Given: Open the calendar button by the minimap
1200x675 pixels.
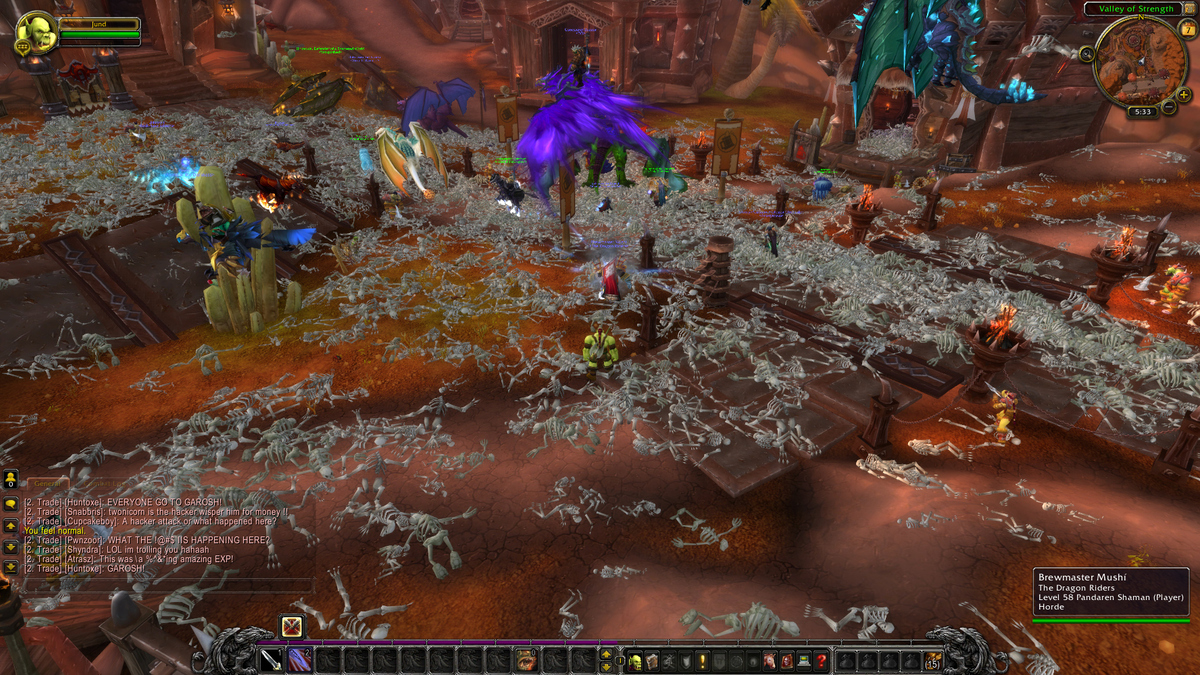Looking at the screenshot, I should pyautogui.click(x=1187, y=29).
